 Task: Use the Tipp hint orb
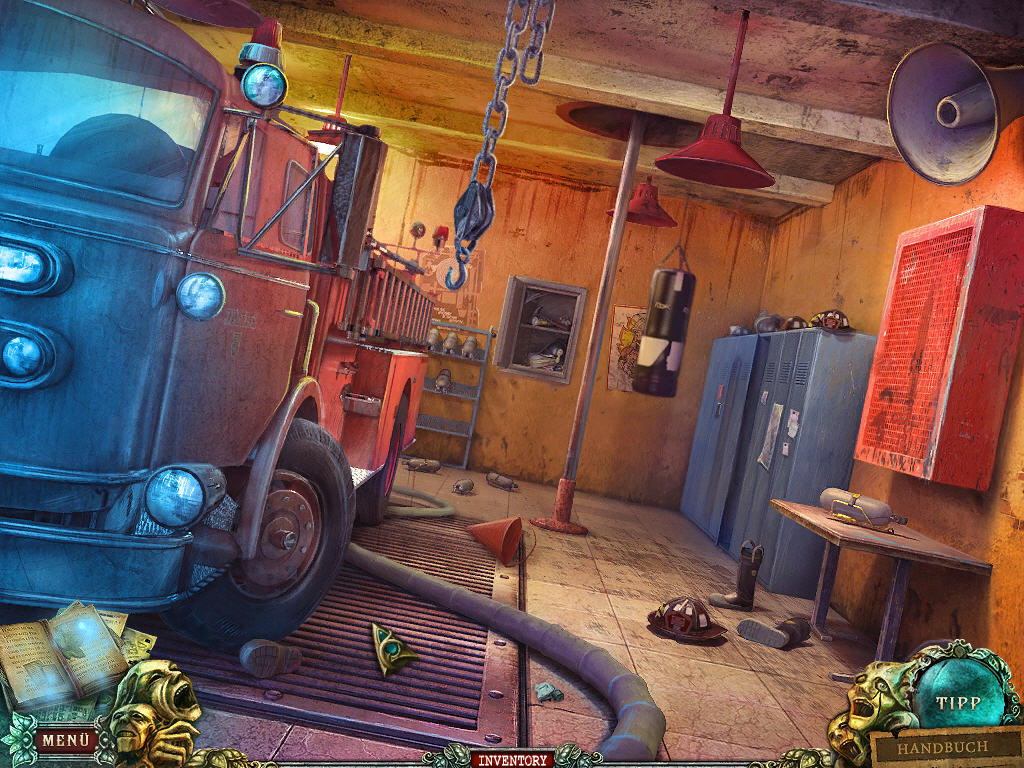click(957, 700)
